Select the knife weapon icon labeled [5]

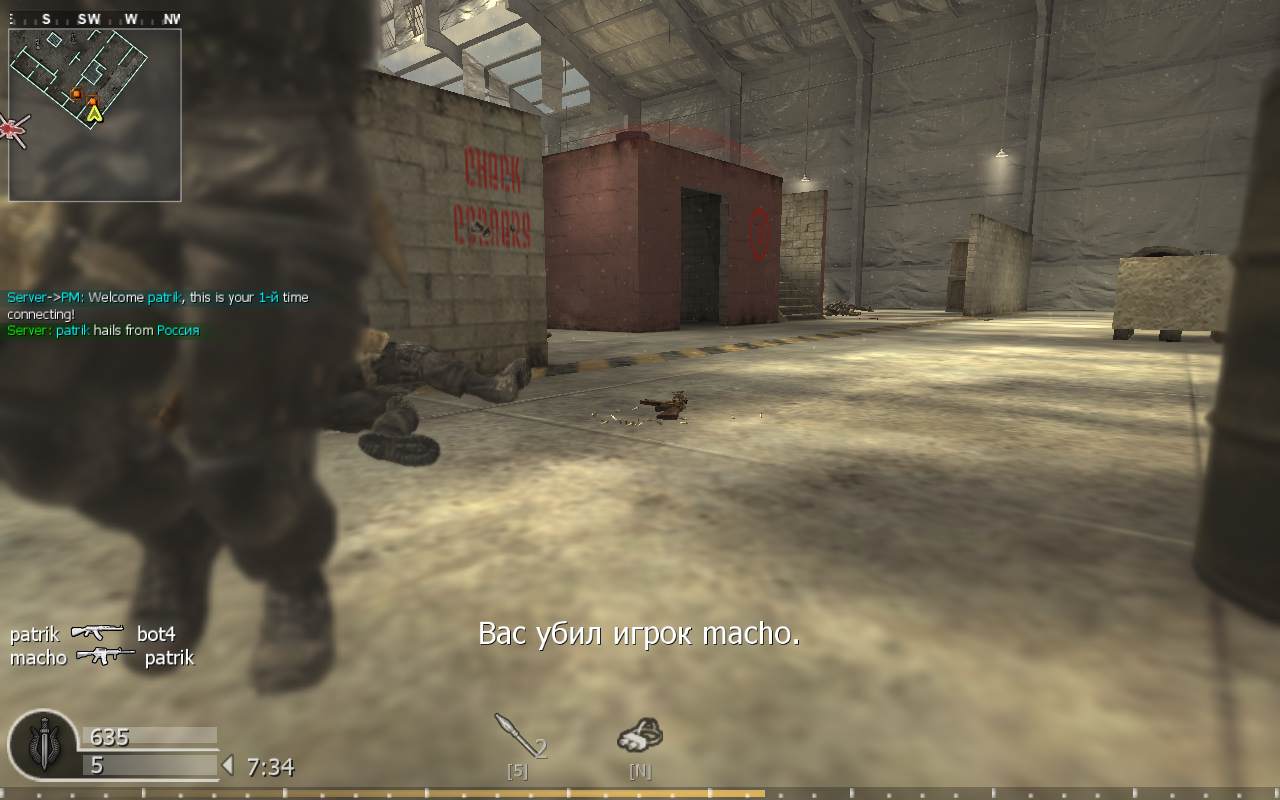pos(520,738)
